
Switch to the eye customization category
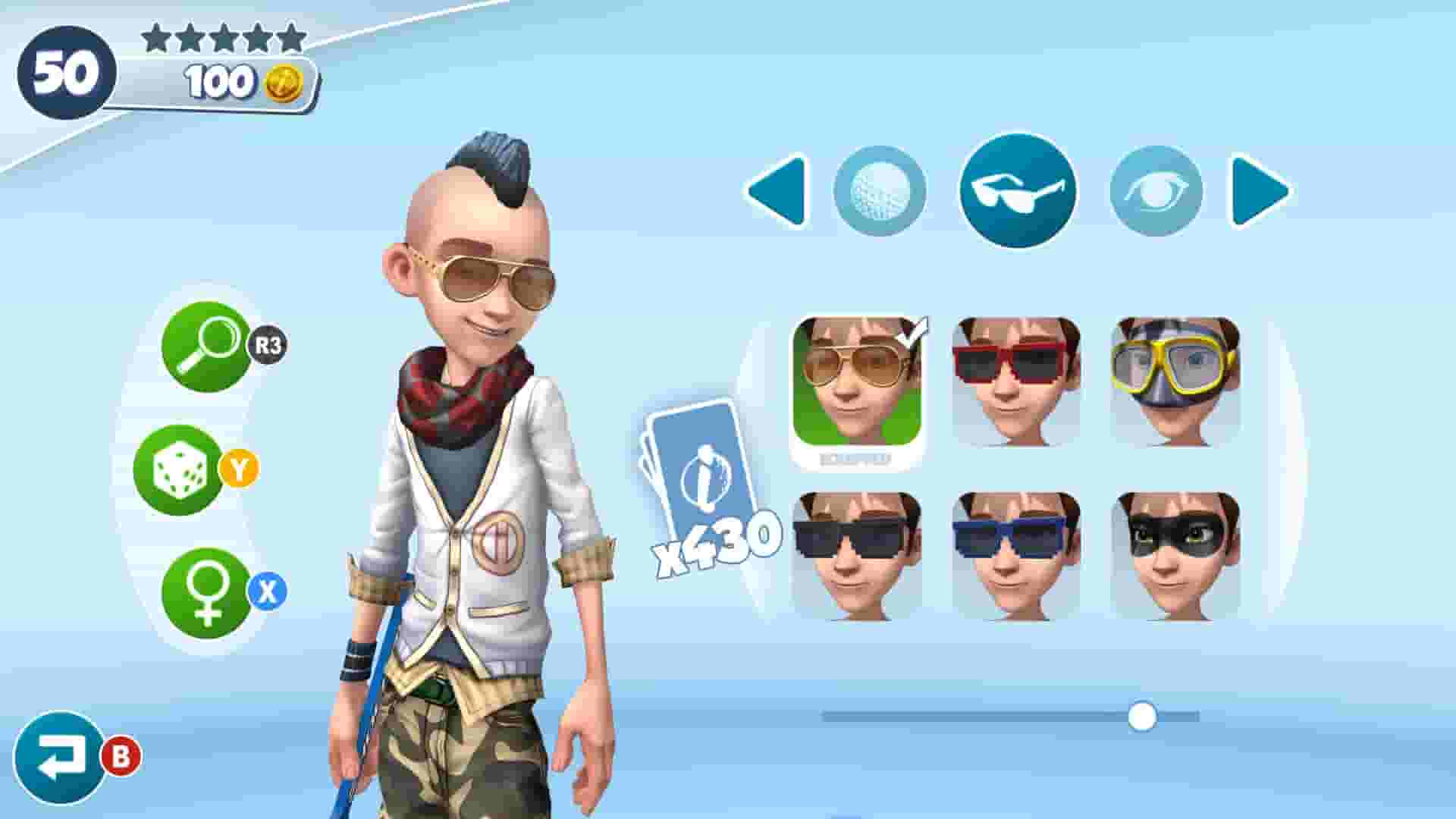click(x=1163, y=190)
